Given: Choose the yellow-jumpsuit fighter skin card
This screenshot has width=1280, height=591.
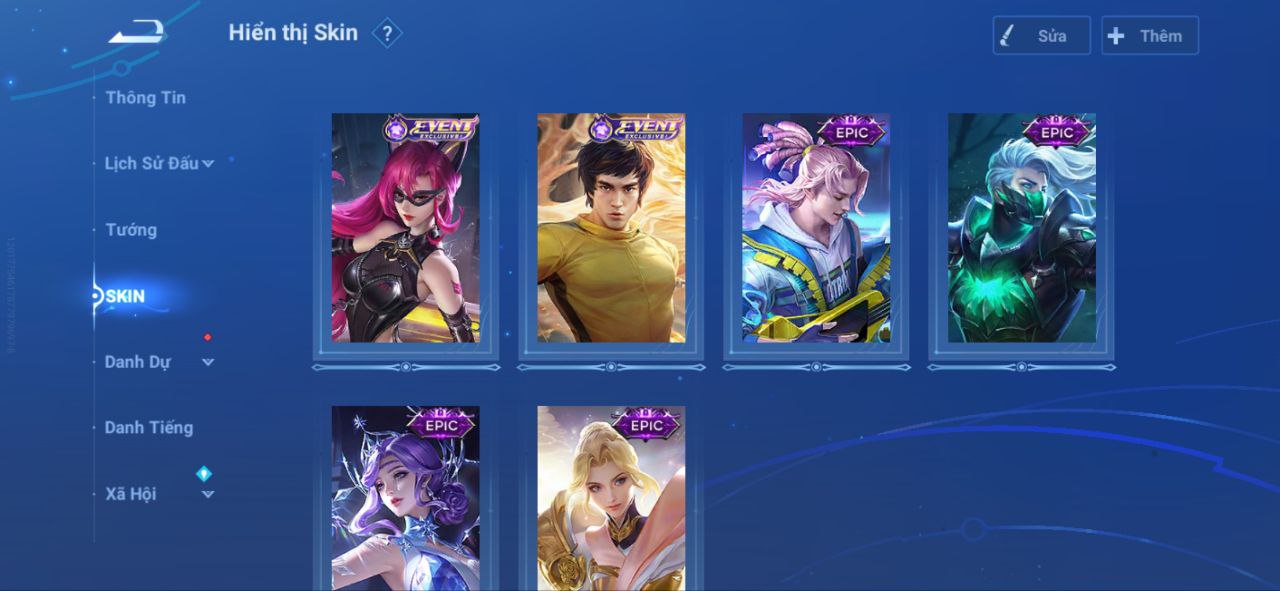Looking at the screenshot, I should pyautogui.click(x=611, y=228).
